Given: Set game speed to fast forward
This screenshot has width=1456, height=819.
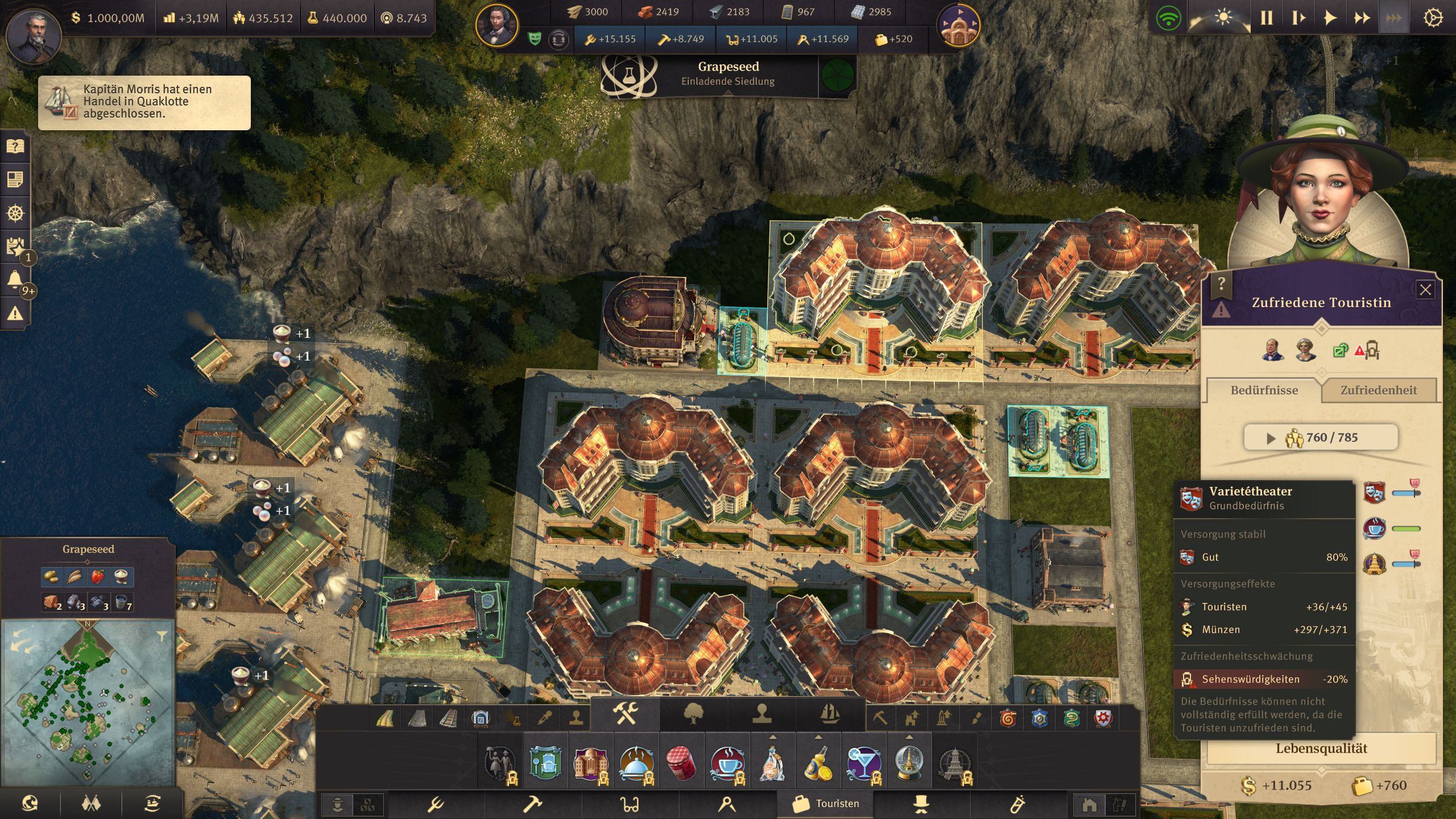Looking at the screenshot, I should [x=1362, y=18].
